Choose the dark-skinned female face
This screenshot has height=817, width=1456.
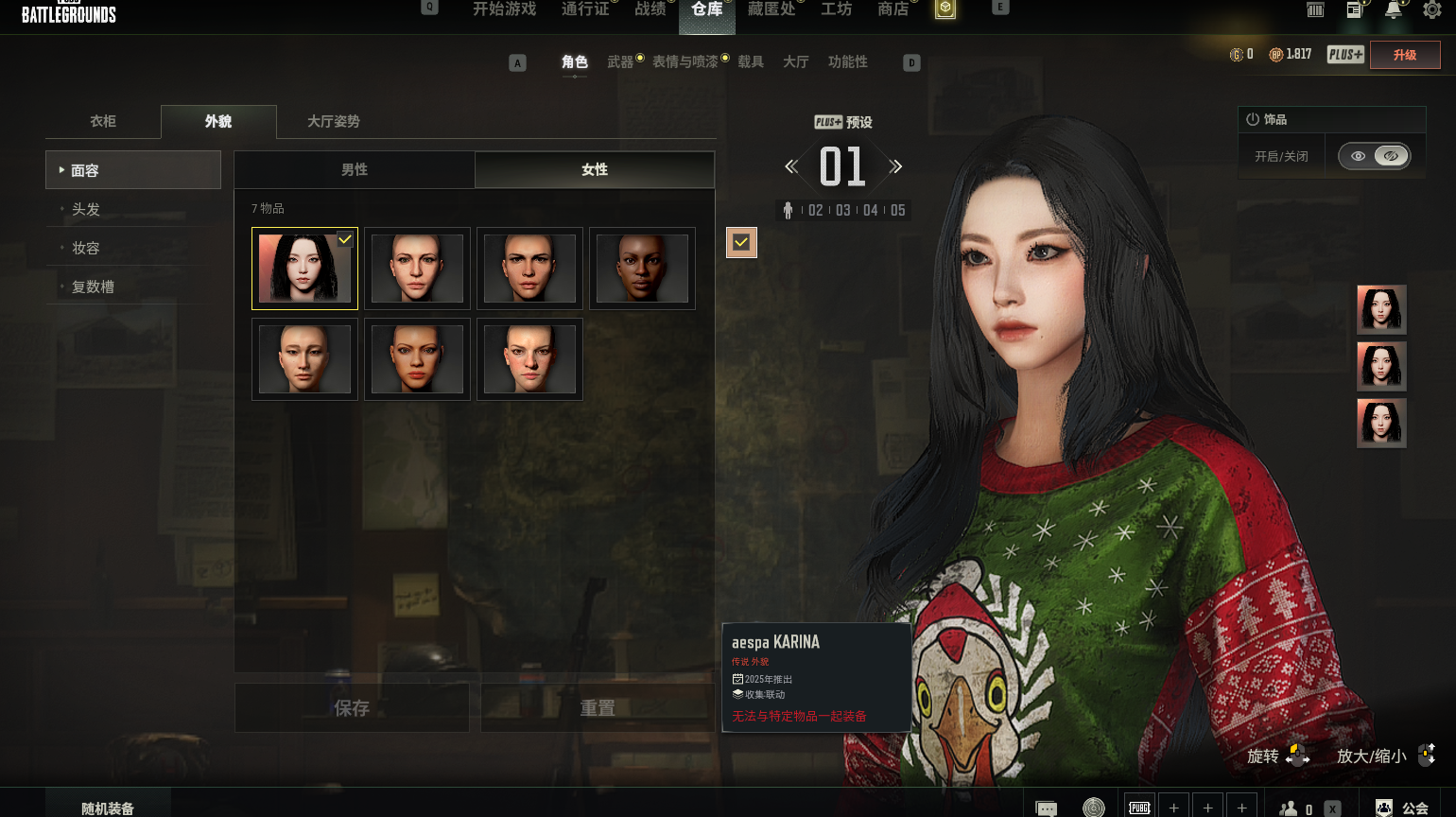(x=642, y=269)
